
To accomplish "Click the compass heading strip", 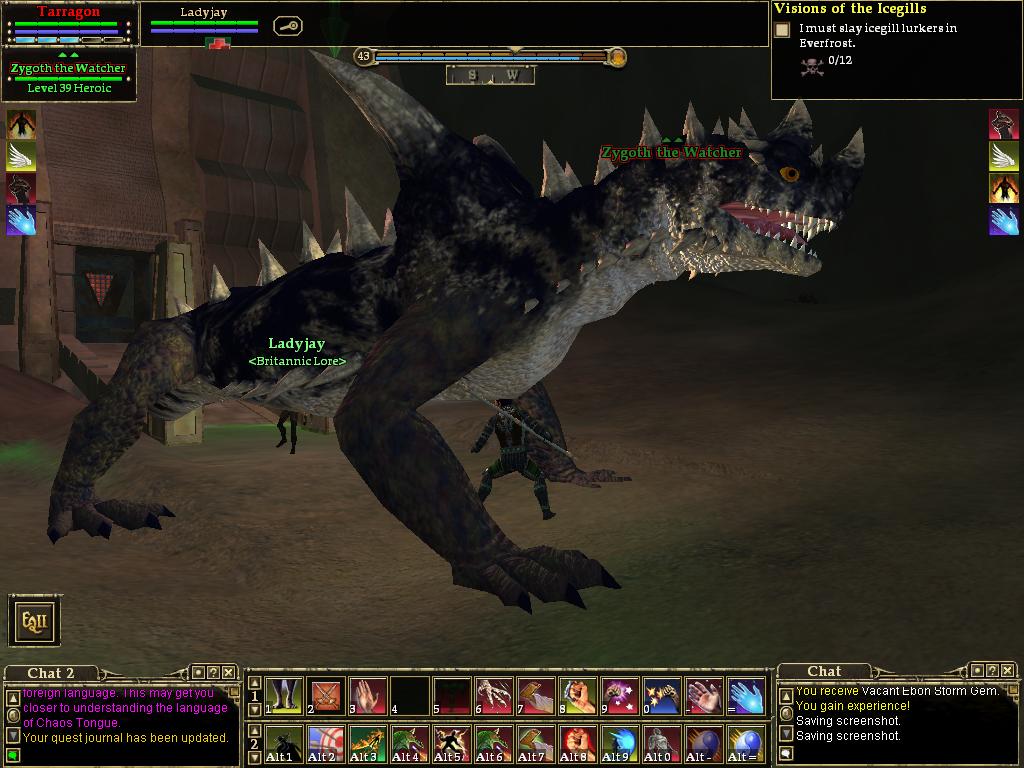I will click(490, 75).
